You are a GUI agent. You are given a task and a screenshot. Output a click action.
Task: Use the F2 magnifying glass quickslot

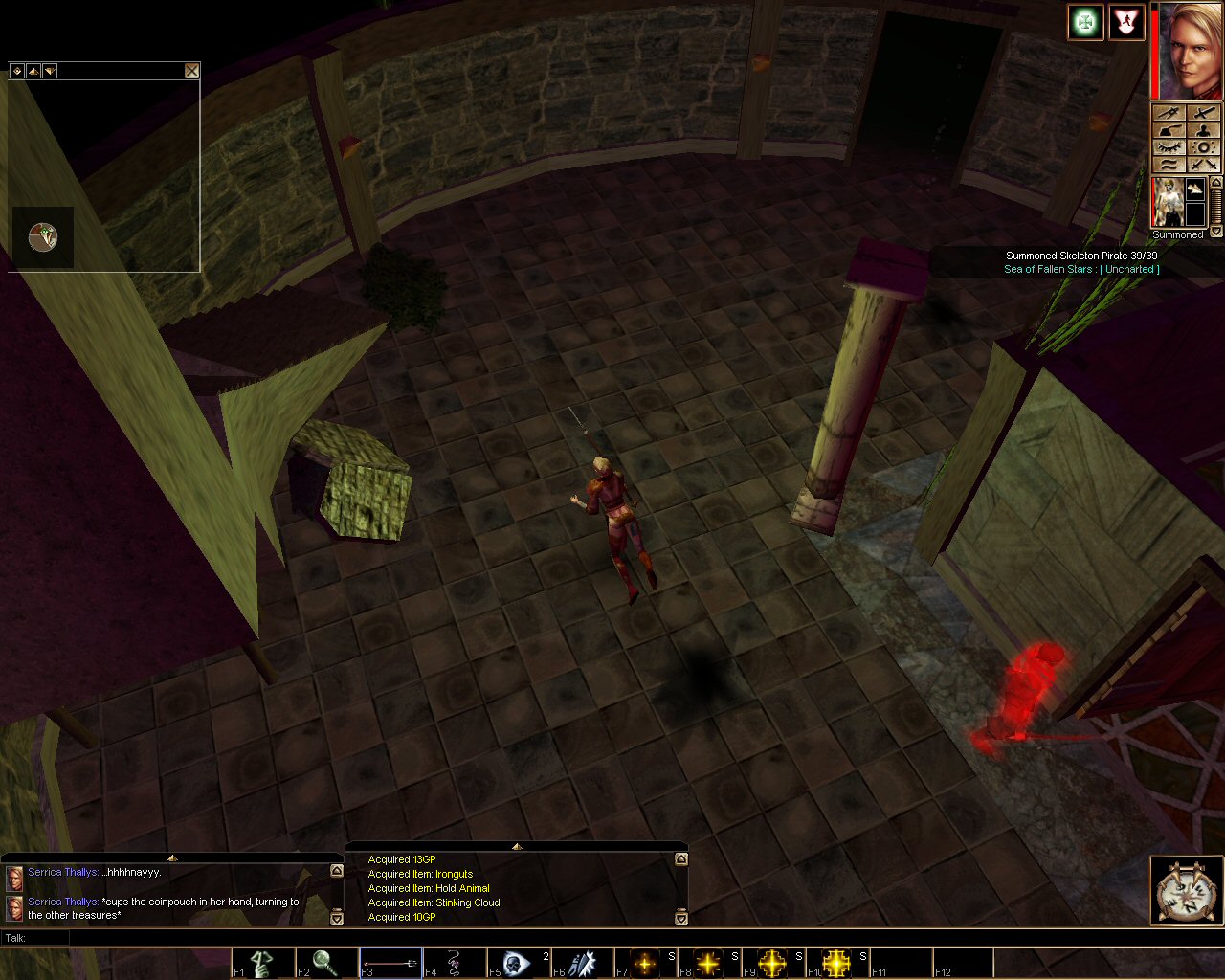(326, 963)
